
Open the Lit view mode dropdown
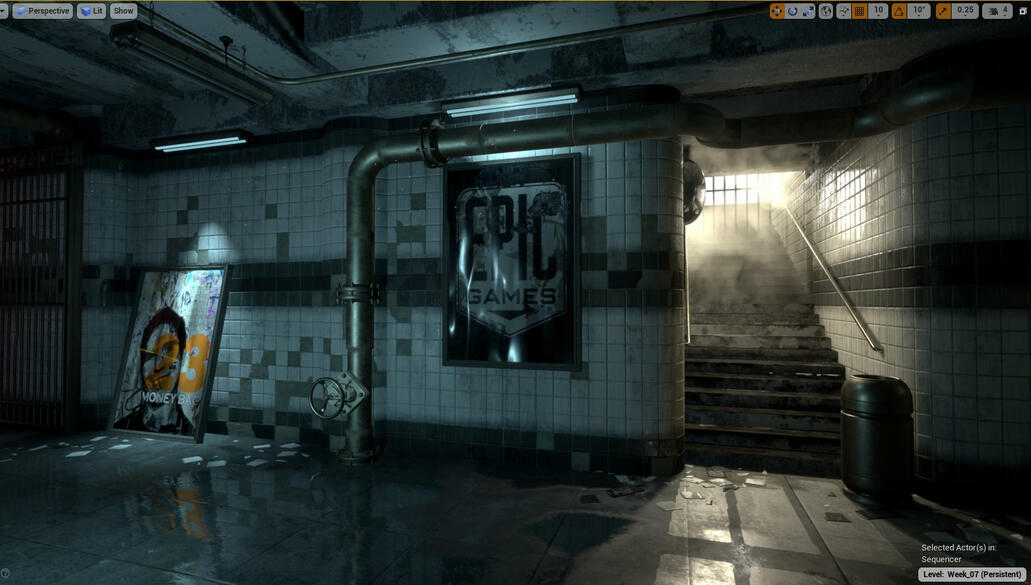click(92, 11)
